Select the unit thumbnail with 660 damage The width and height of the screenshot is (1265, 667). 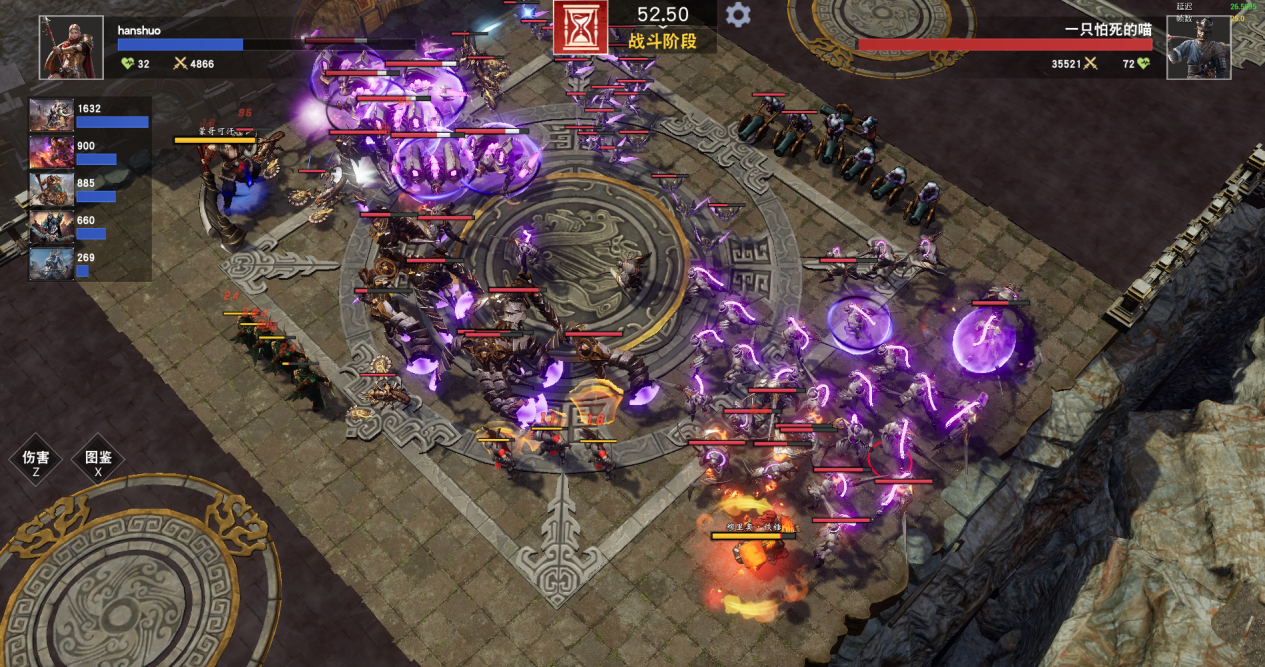pyautogui.click(x=51, y=227)
